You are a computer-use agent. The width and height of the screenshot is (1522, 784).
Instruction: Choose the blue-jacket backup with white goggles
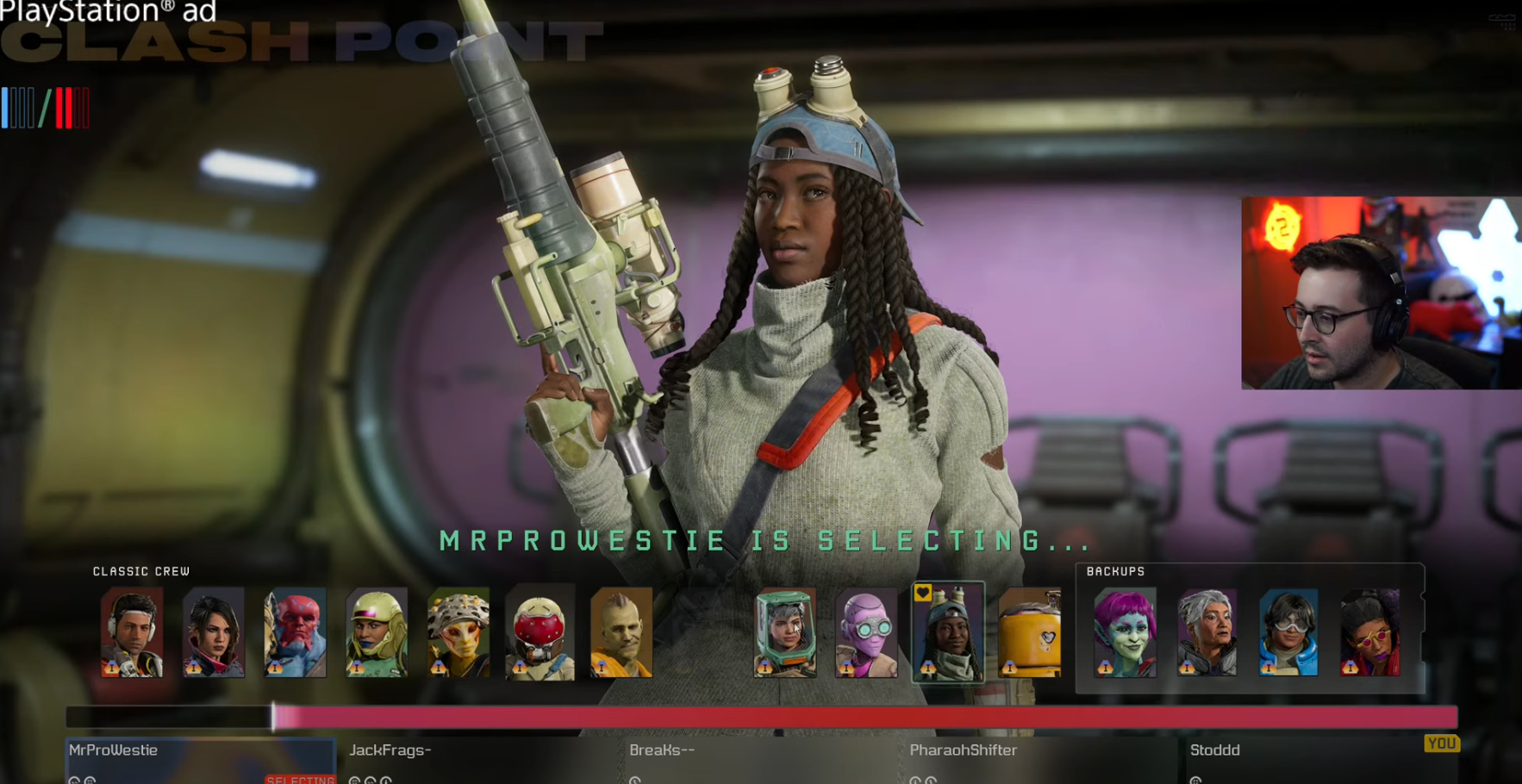[1288, 632]
